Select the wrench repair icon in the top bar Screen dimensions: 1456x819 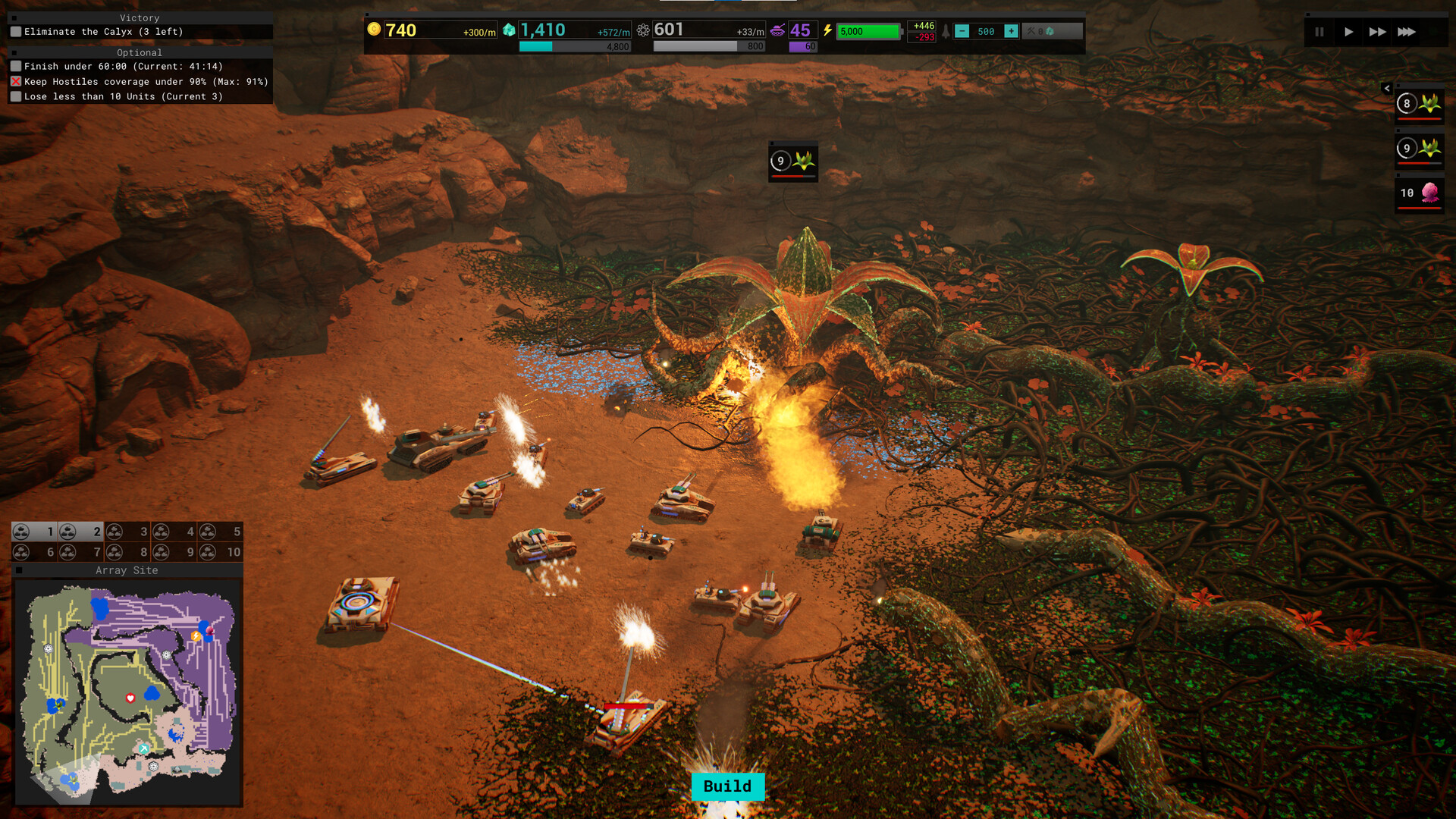click(1031, 31)
